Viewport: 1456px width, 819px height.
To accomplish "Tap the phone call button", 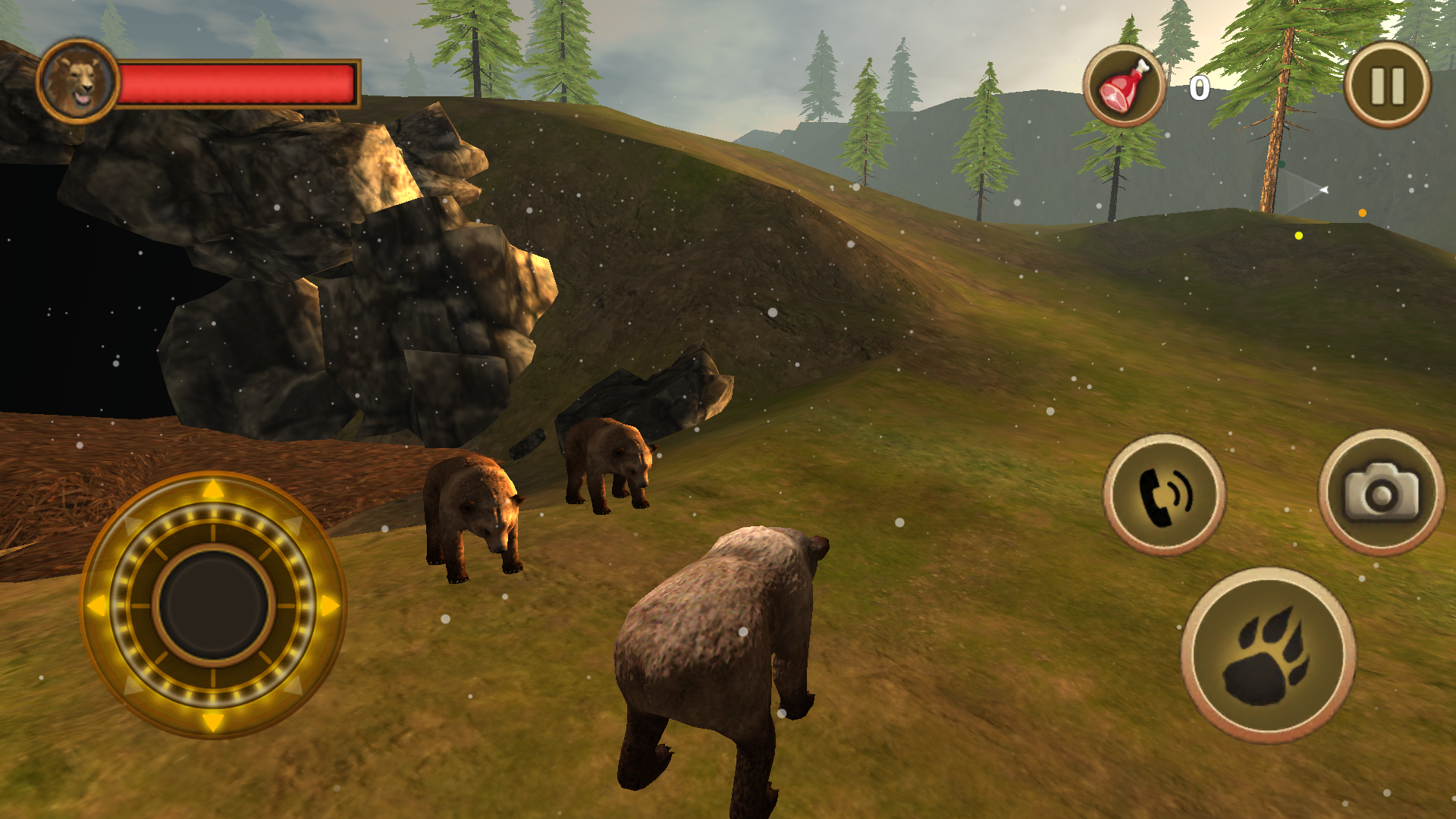I will click(x=1168, y=493).
